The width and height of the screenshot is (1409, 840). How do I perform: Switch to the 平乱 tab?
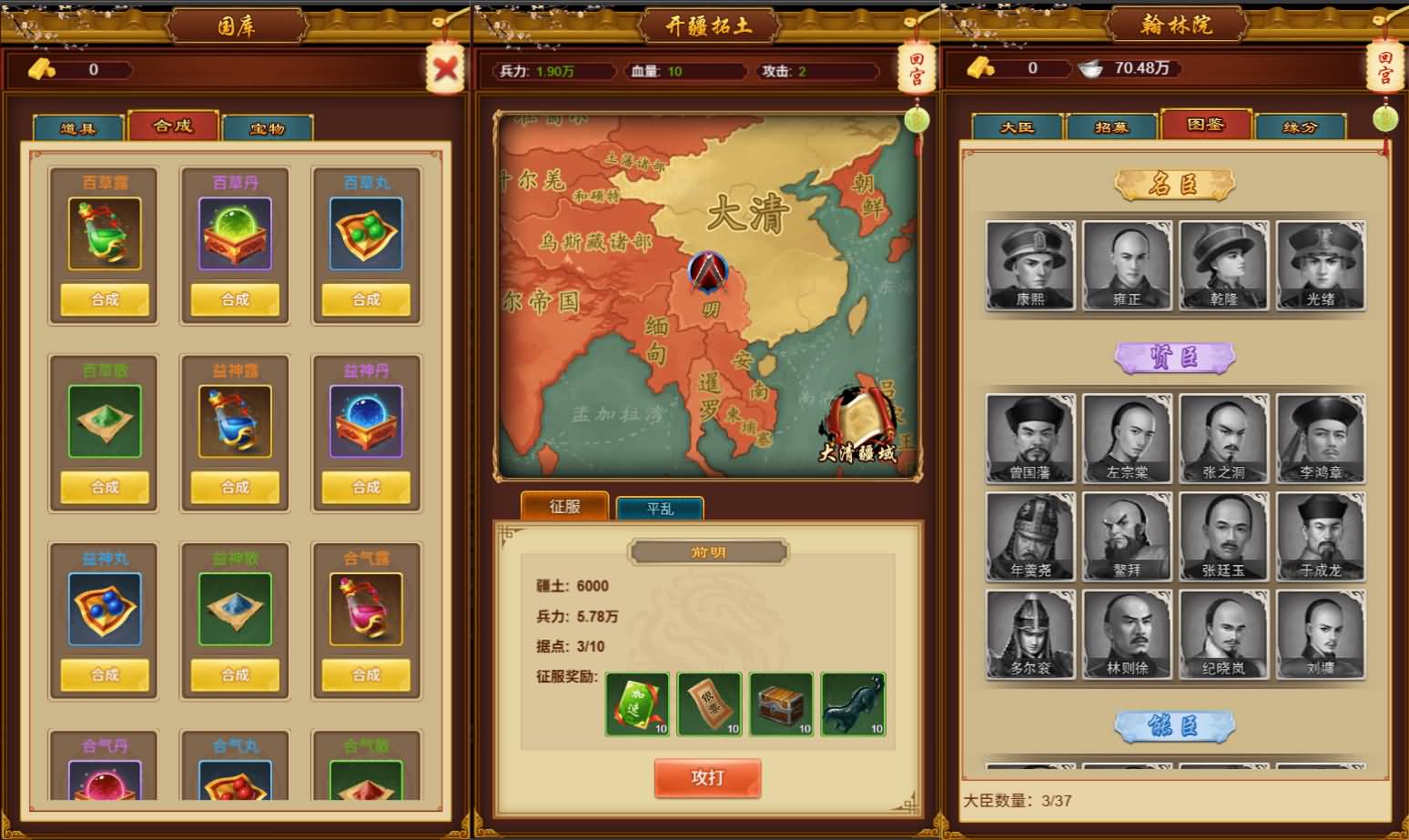[660, 509]
